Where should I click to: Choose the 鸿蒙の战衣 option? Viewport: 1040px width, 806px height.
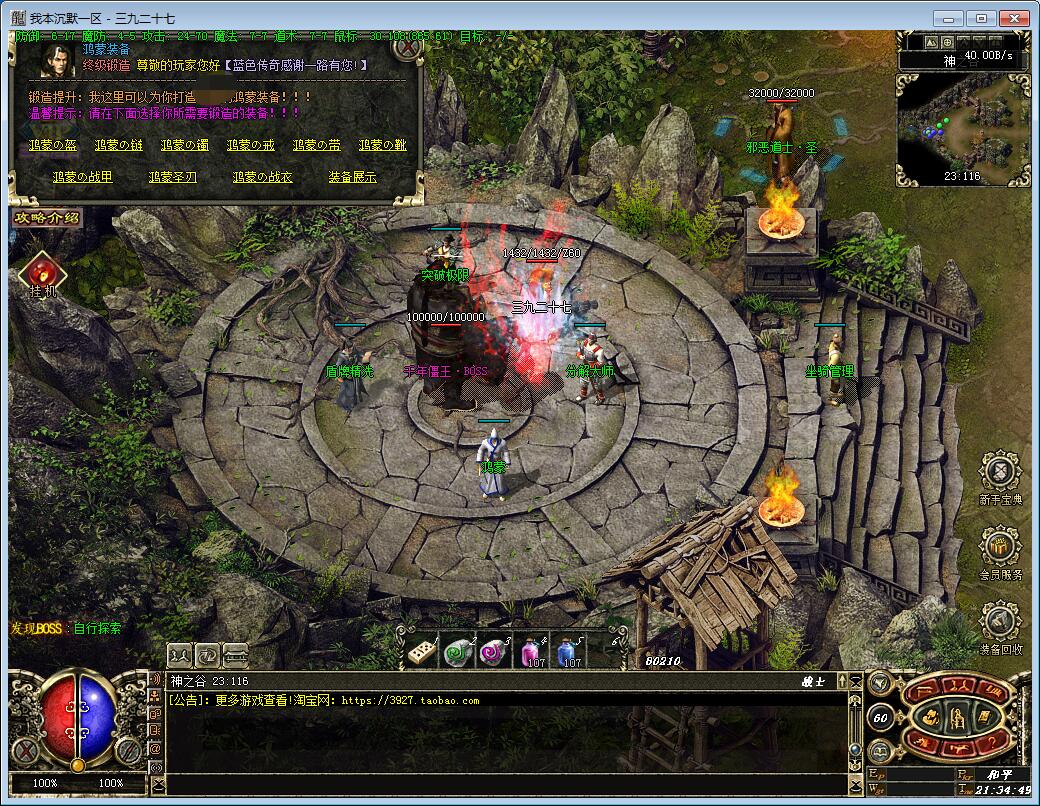262,177
